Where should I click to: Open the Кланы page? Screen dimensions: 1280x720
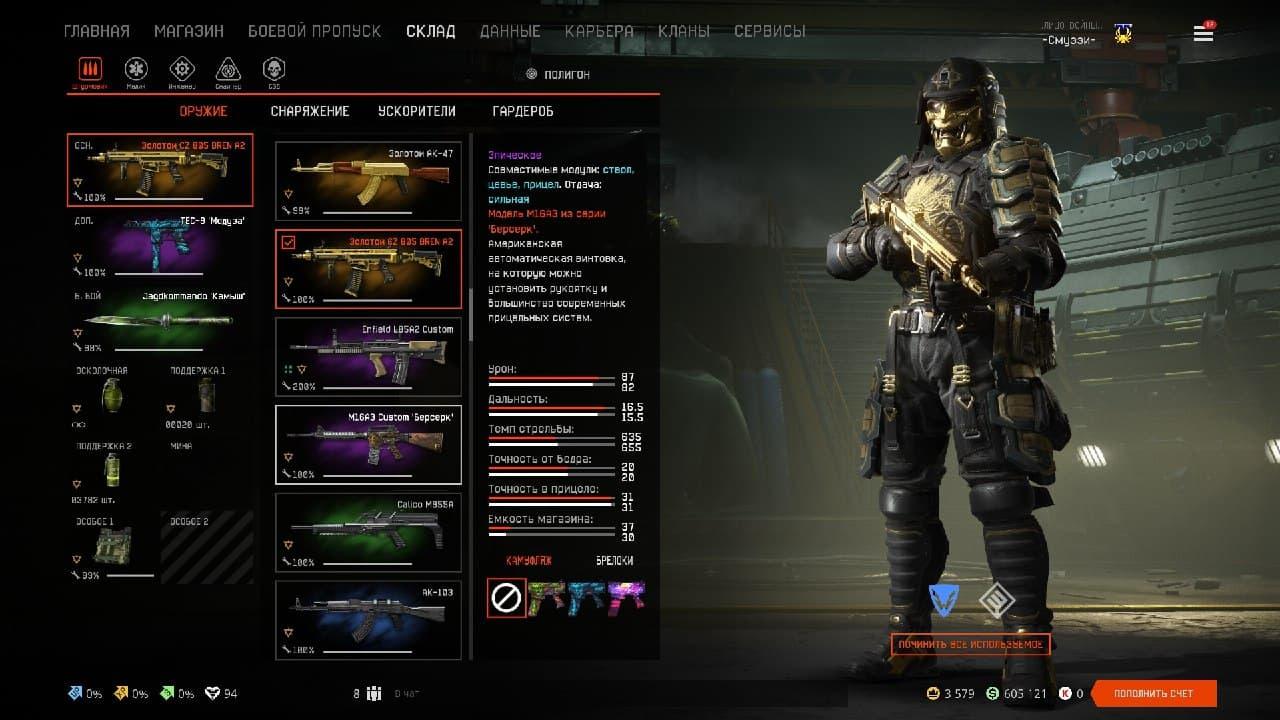684,31
